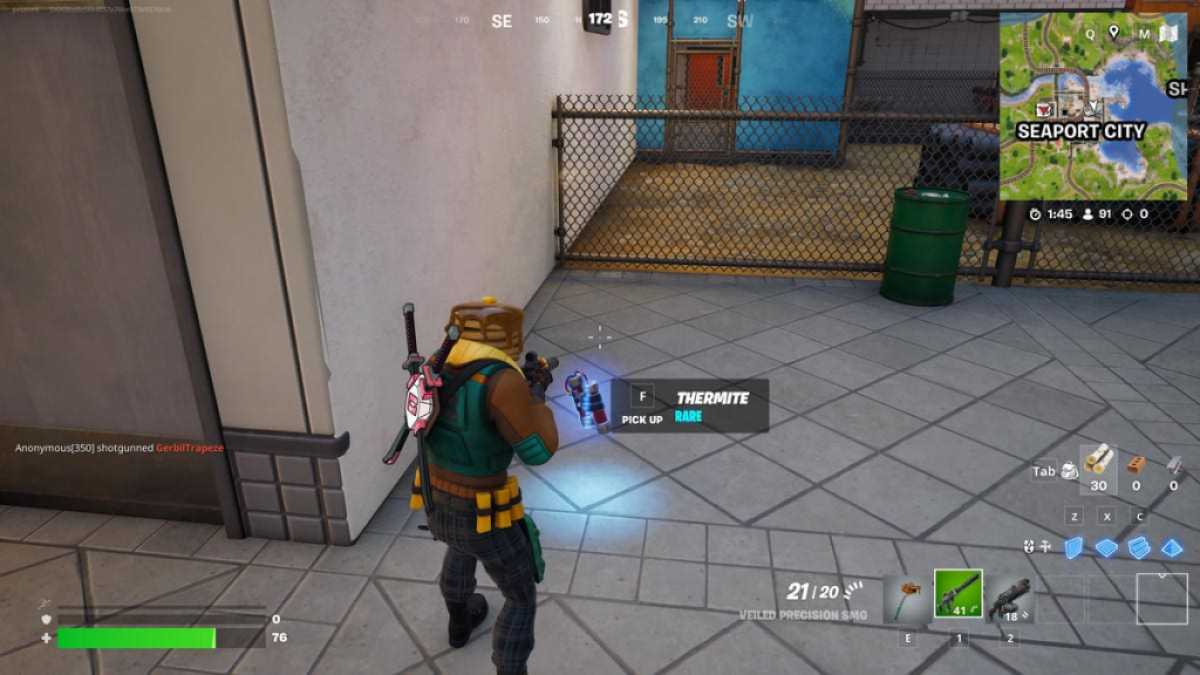Choose the metal building material
This screenshot has height=675, width=1200.
pyautogui.click(x=1173, y=464)
